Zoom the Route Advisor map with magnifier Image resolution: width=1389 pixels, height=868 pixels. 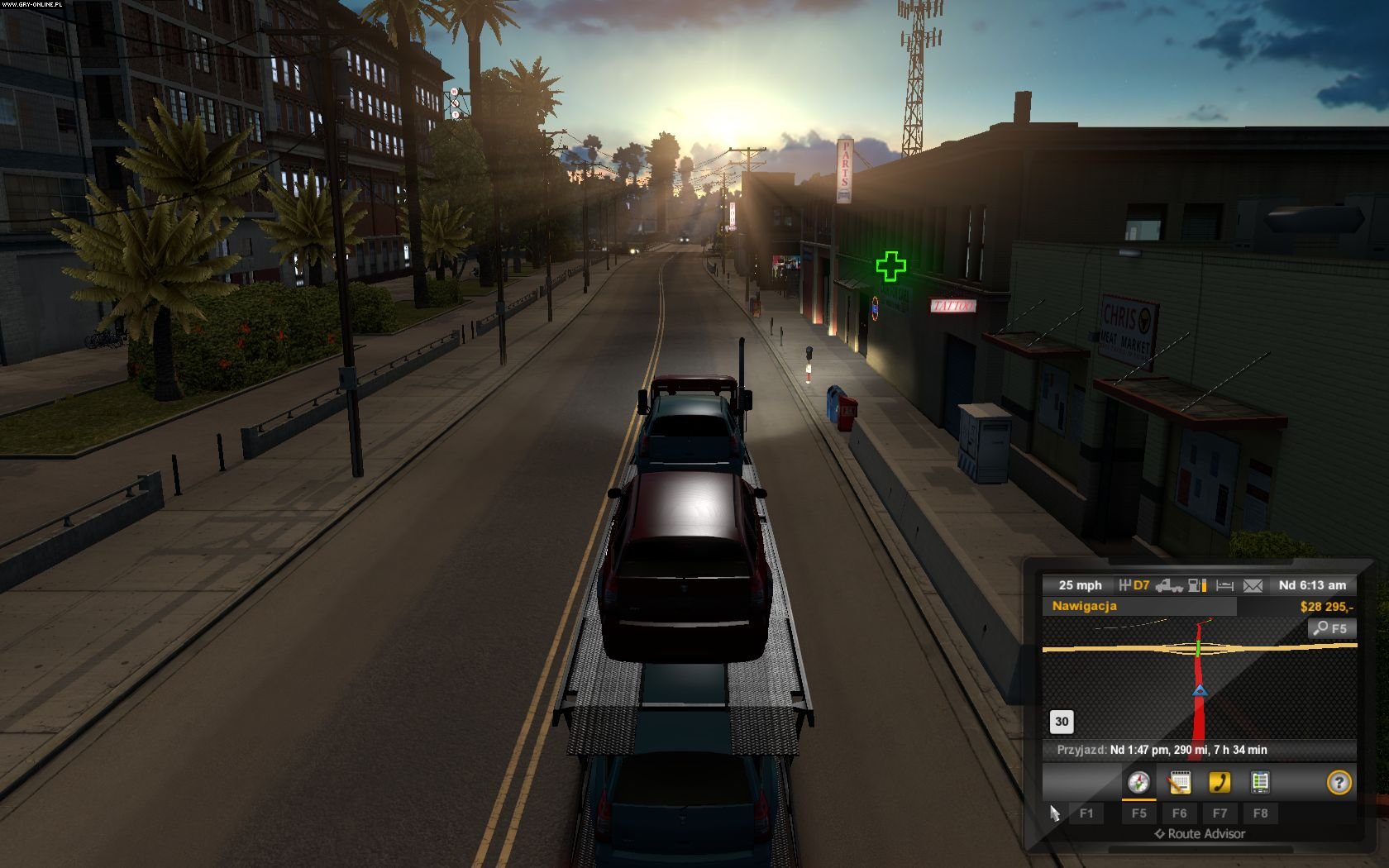coord(1332,628)
